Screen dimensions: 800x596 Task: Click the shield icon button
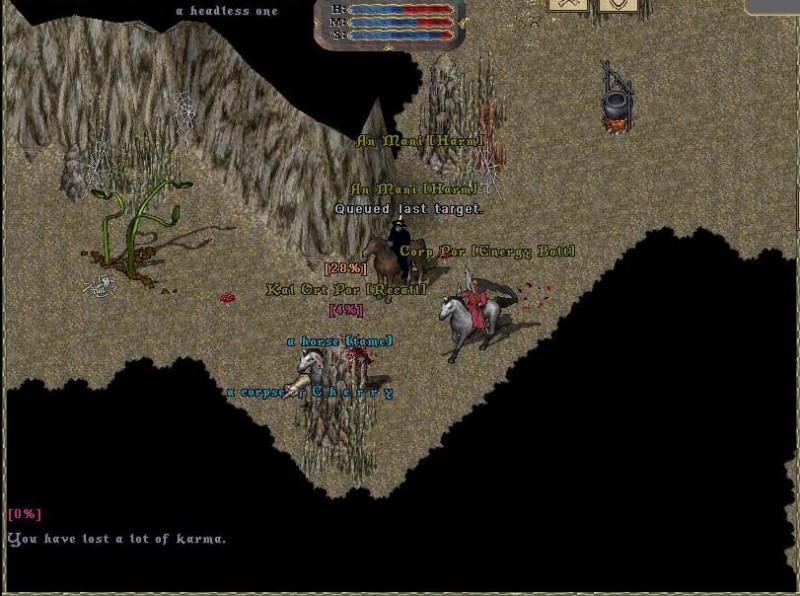point(617,5)
